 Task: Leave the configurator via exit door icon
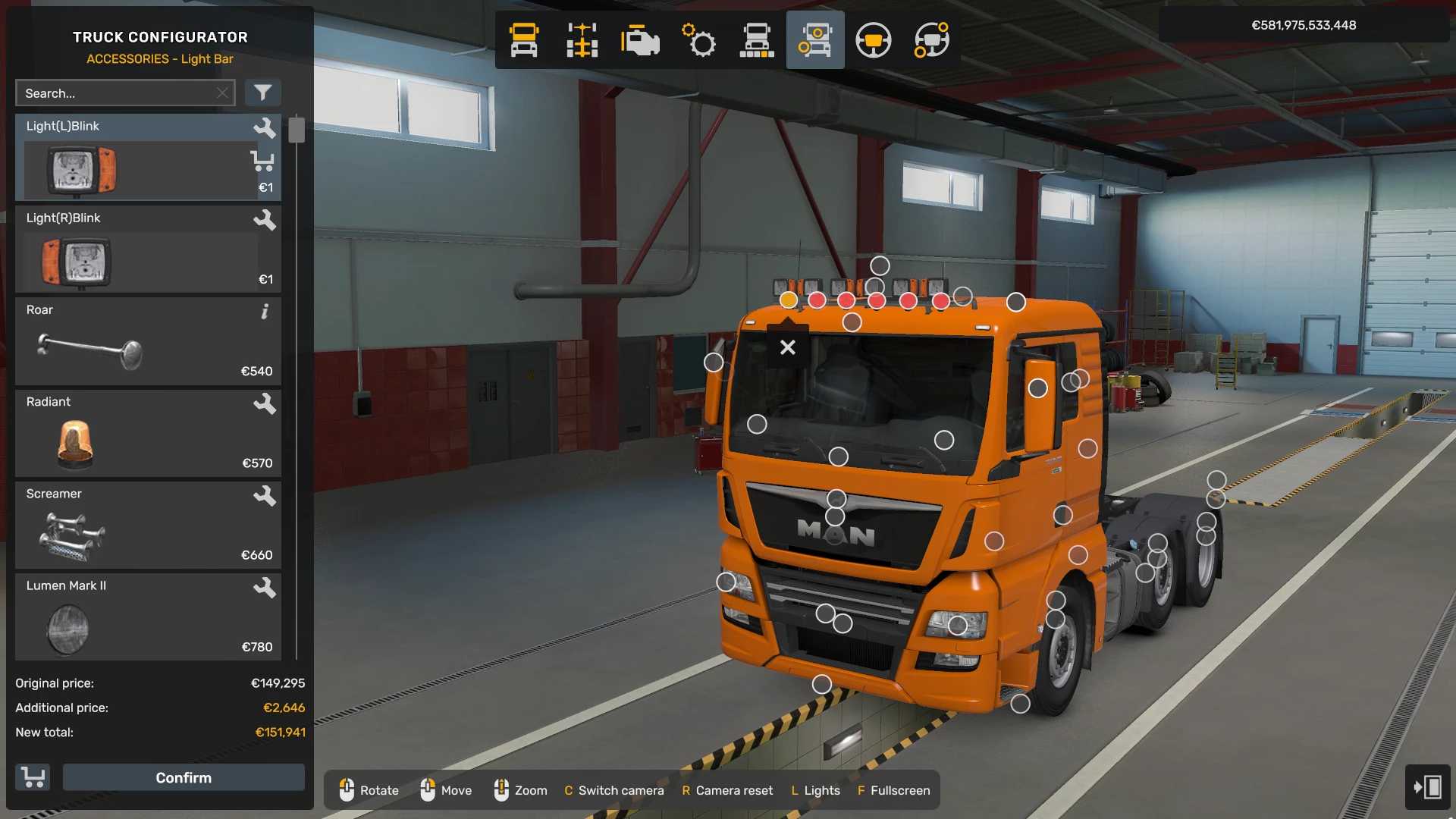(x=1427, y=787)
